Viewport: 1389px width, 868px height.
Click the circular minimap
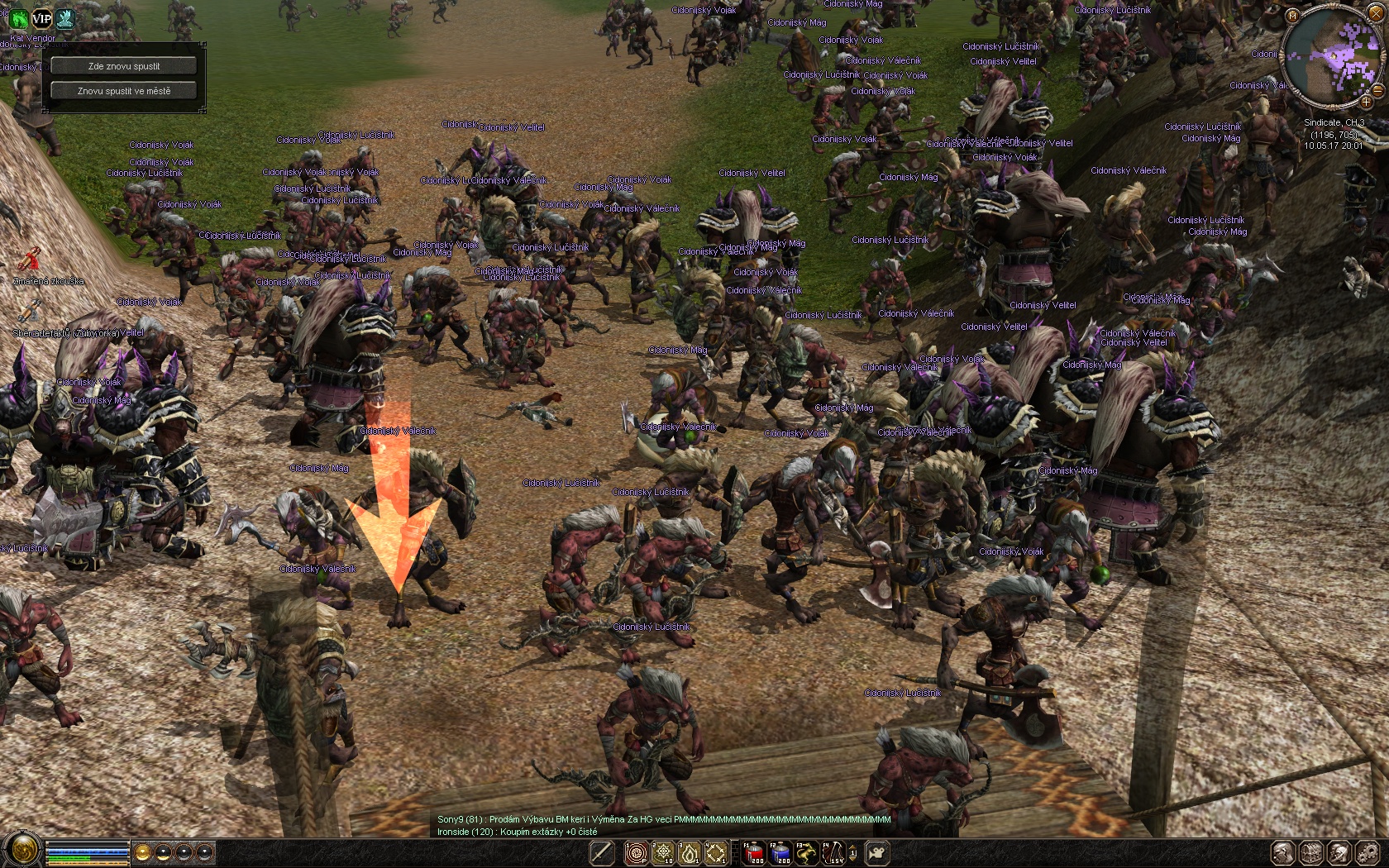point(1331,60)
